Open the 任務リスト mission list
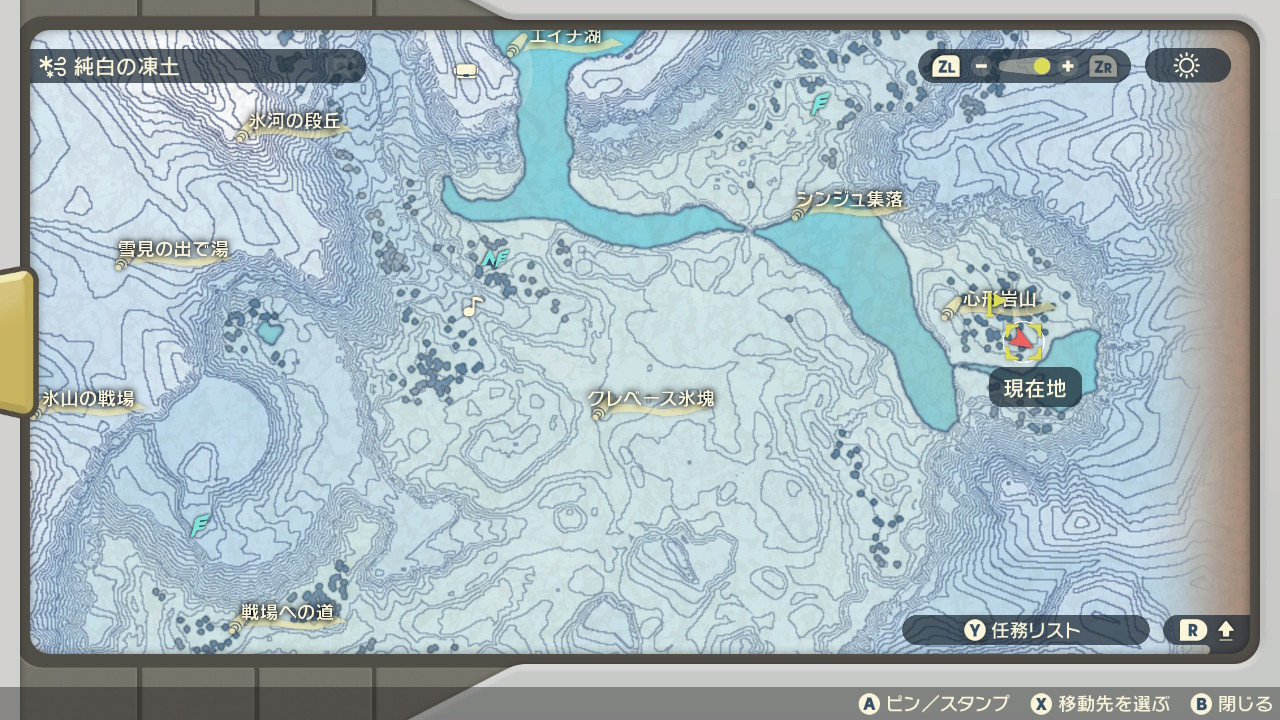Viewport: 1280px width, 720px height. pyautogui.click(x=1024, y=630)
